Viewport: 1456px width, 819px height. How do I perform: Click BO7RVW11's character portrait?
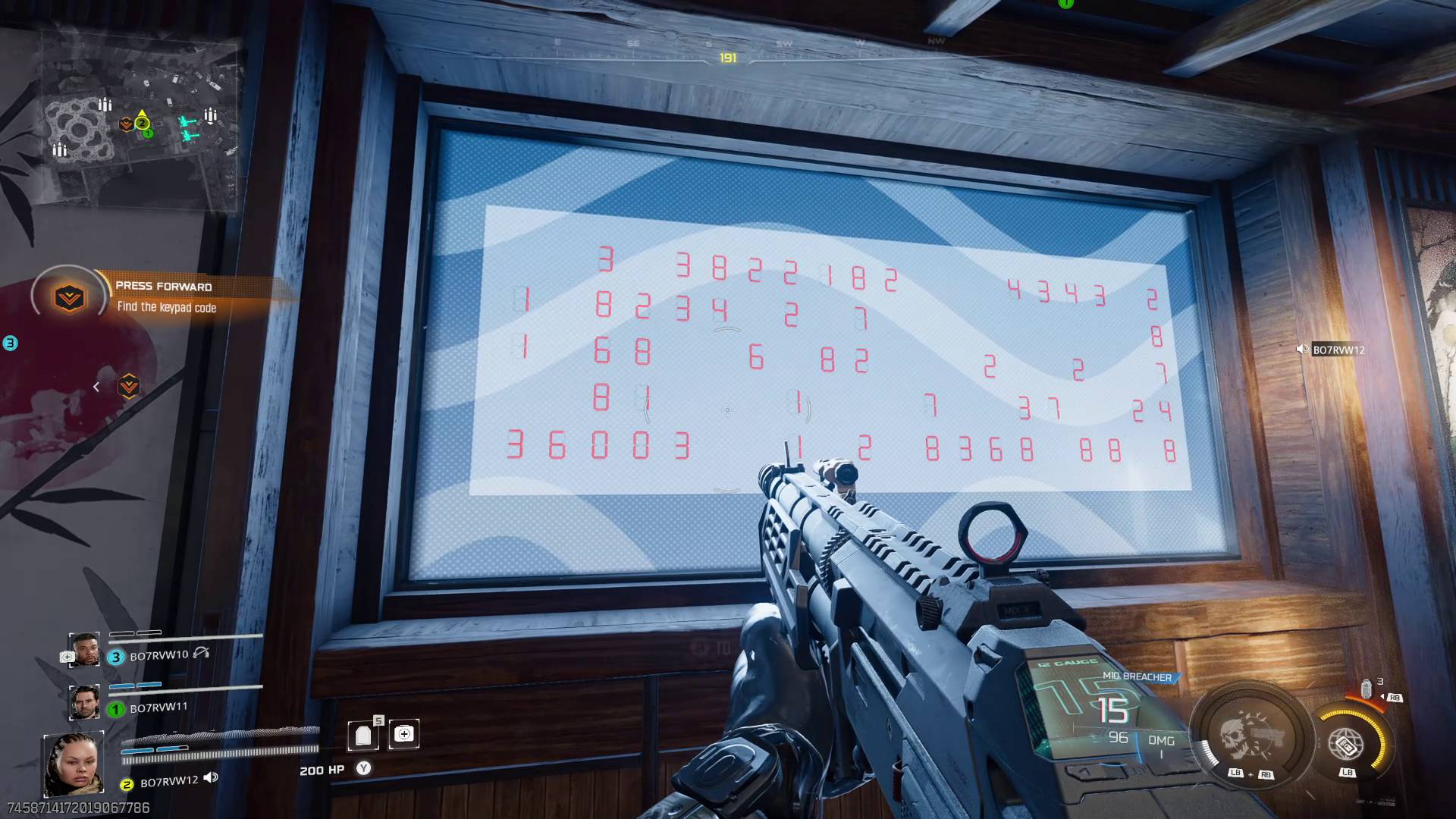85,703
